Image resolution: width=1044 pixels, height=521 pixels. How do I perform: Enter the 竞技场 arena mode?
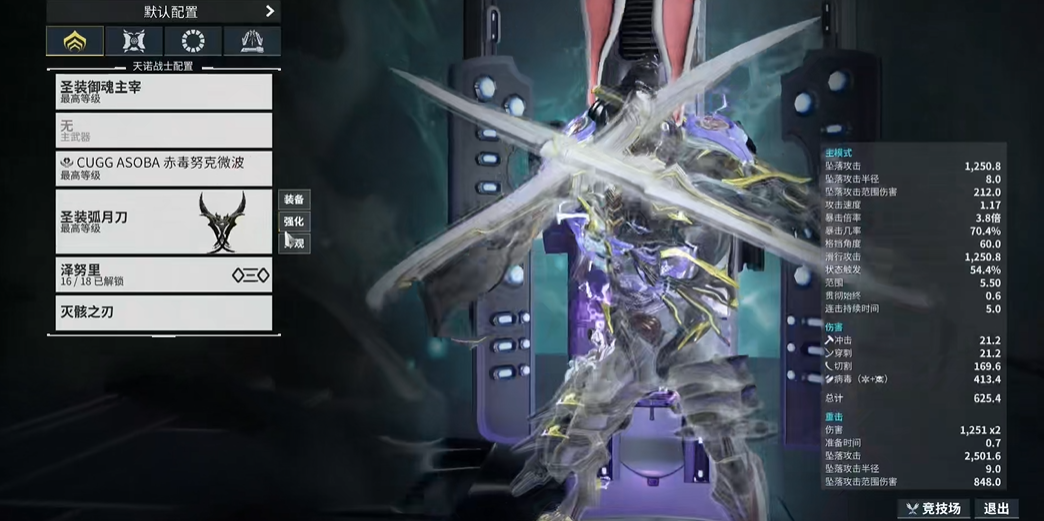pos(934,509)
